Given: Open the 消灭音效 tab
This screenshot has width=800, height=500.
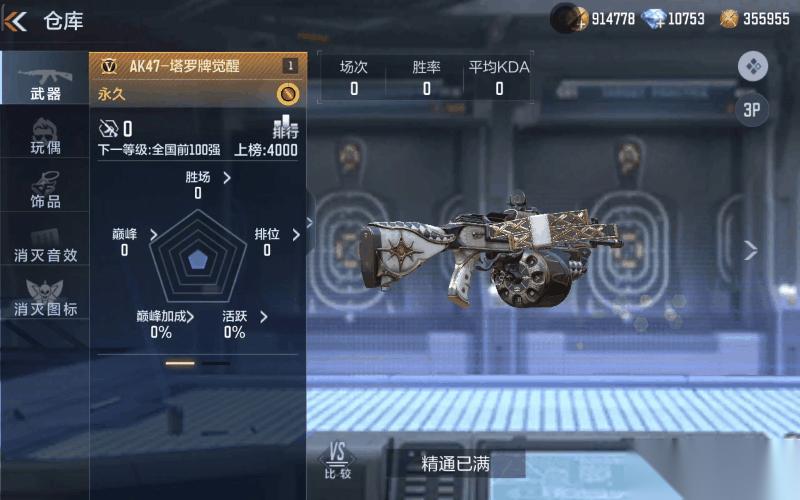Looking at the screenshot, I should click(45, 245).
